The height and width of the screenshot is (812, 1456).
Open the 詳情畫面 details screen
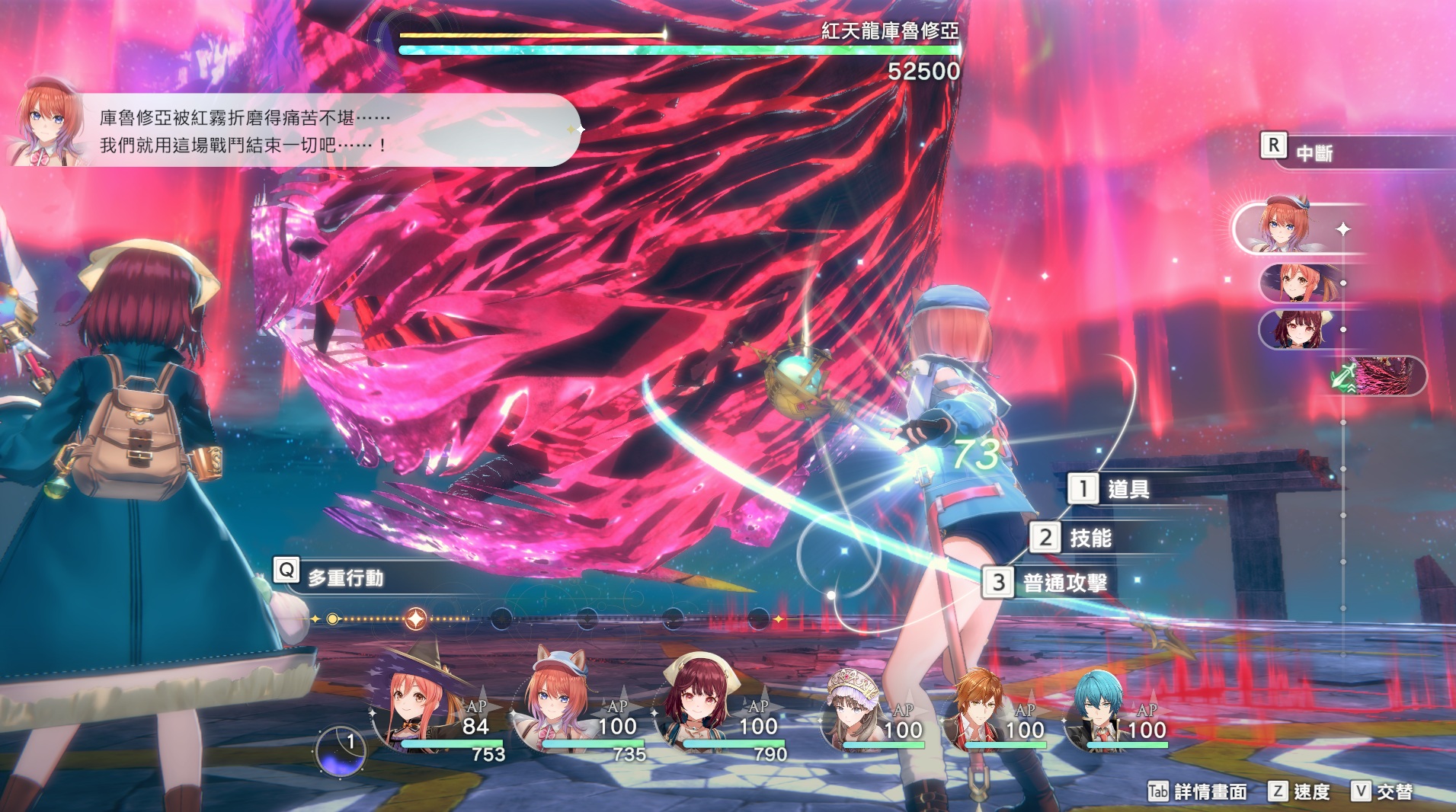click(x=1208, y=792)
